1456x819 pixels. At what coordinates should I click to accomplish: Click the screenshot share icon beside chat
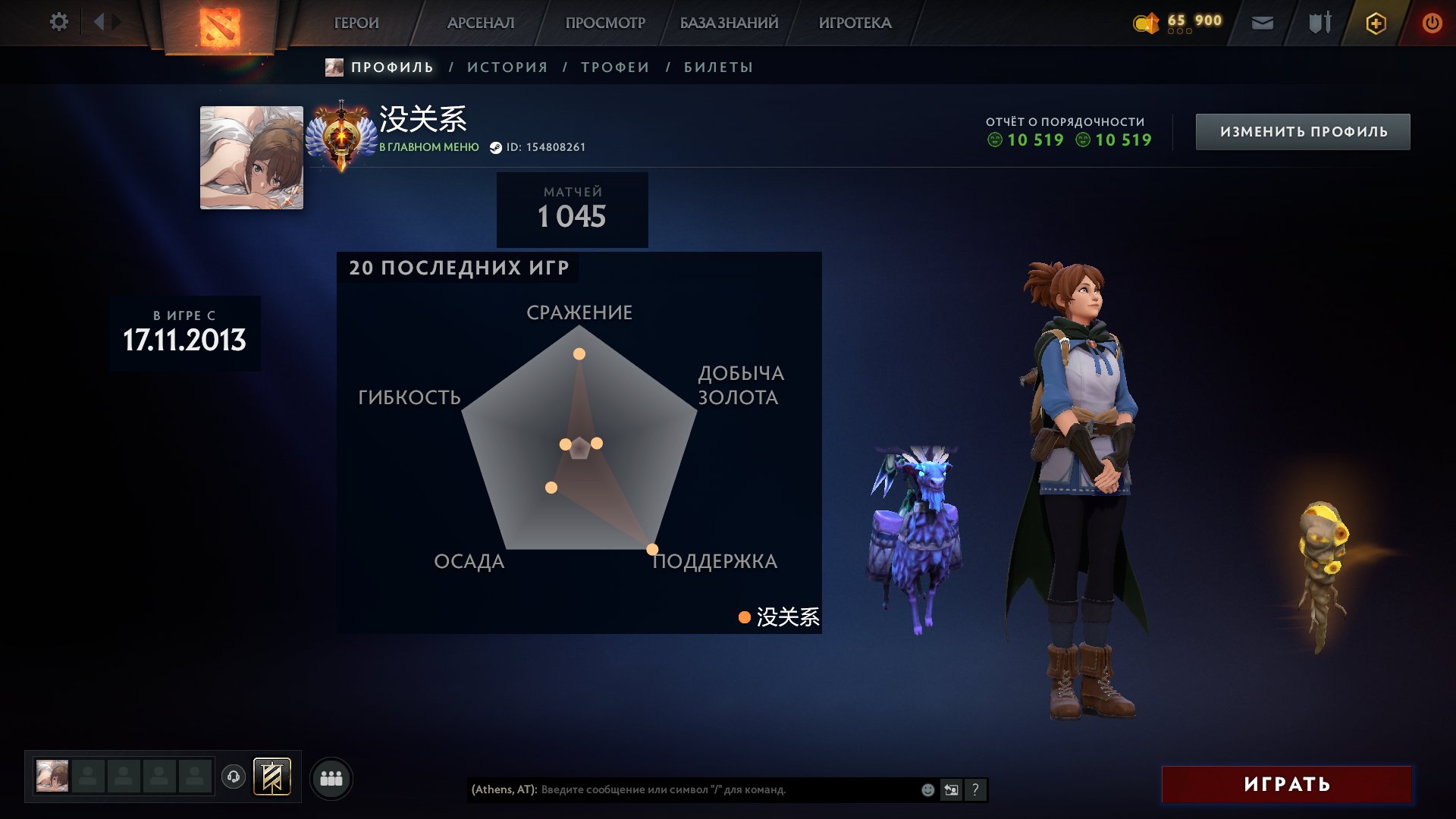click(951, 789)
